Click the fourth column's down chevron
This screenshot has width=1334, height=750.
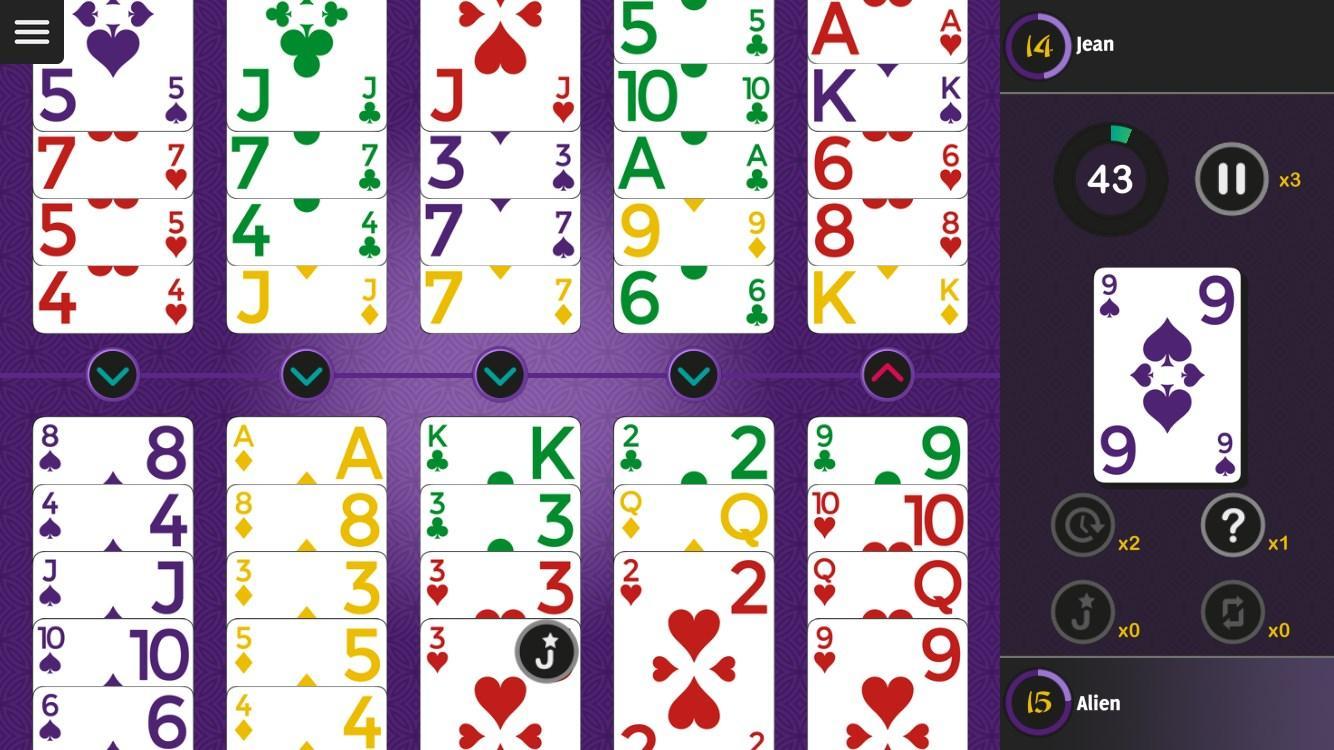(x=693, y=375)
